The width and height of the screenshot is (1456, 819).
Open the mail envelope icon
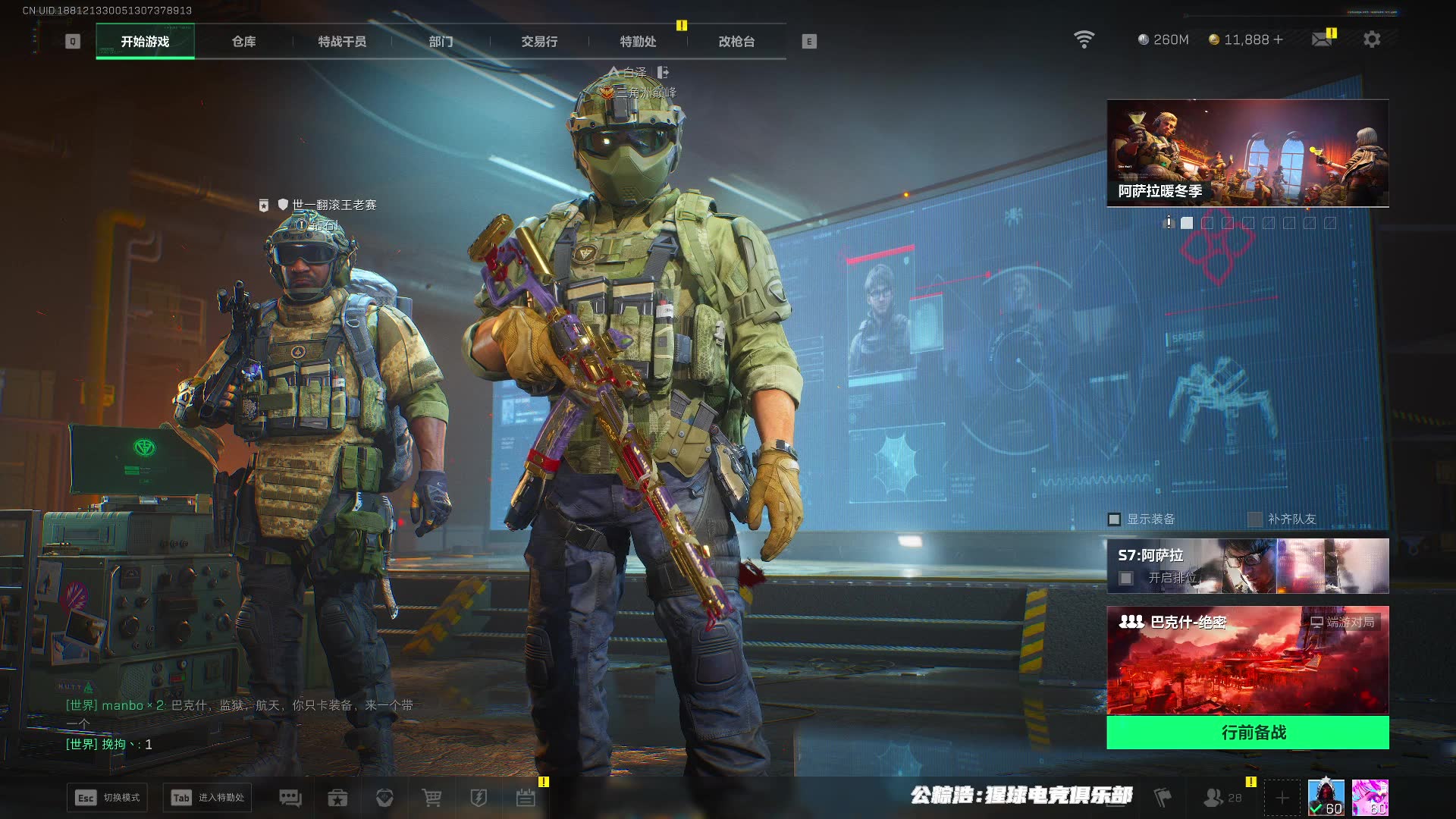click(1322, 39)
